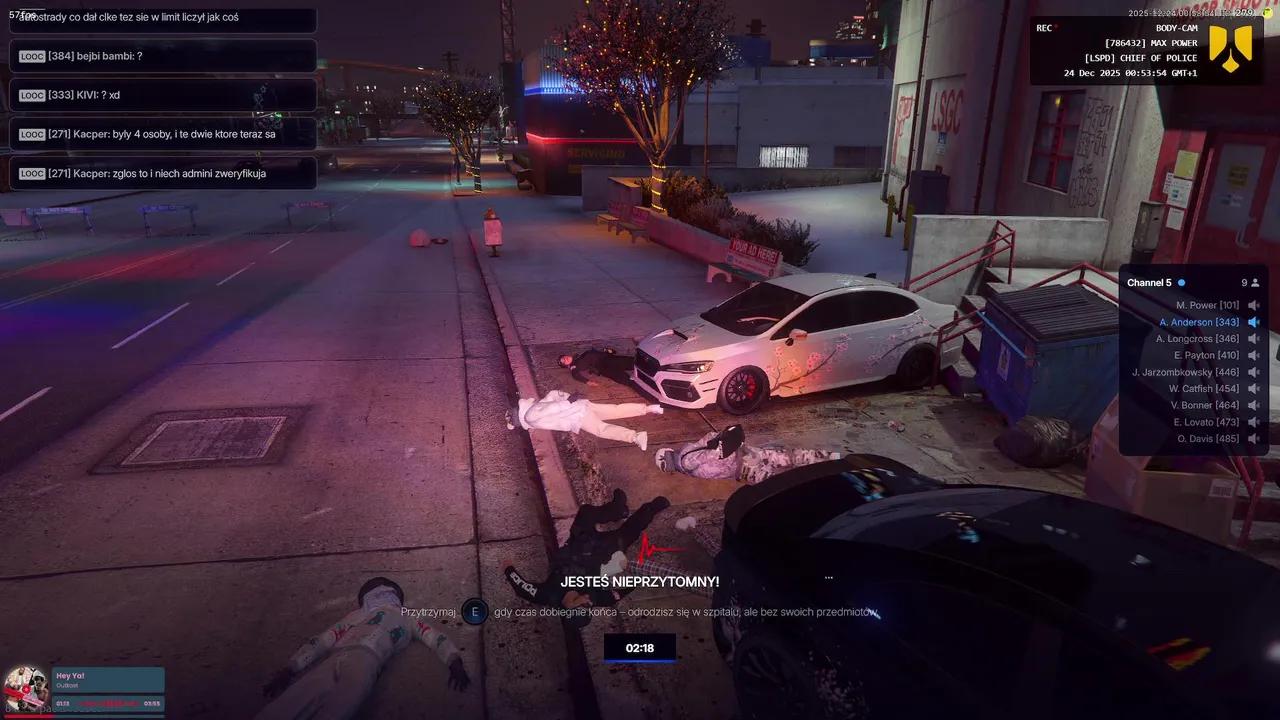Select O. Davis [485] in the radio list

(x=1207, y=438)
